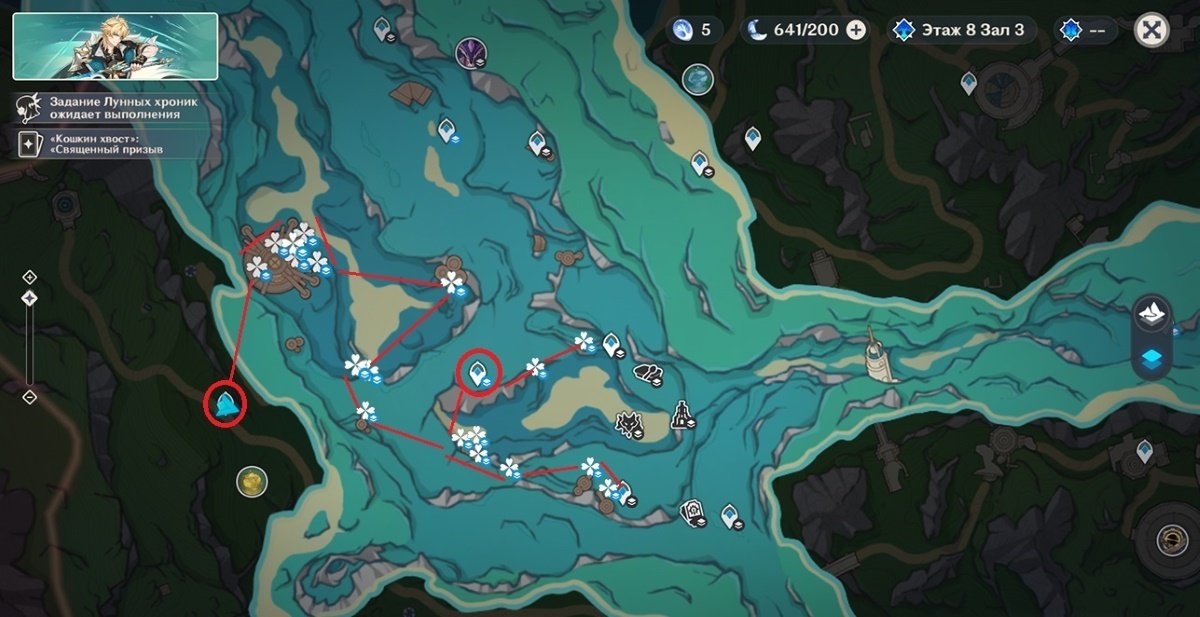
Task: Select the red-circled blue statue marker
Action: click(225, 405)
